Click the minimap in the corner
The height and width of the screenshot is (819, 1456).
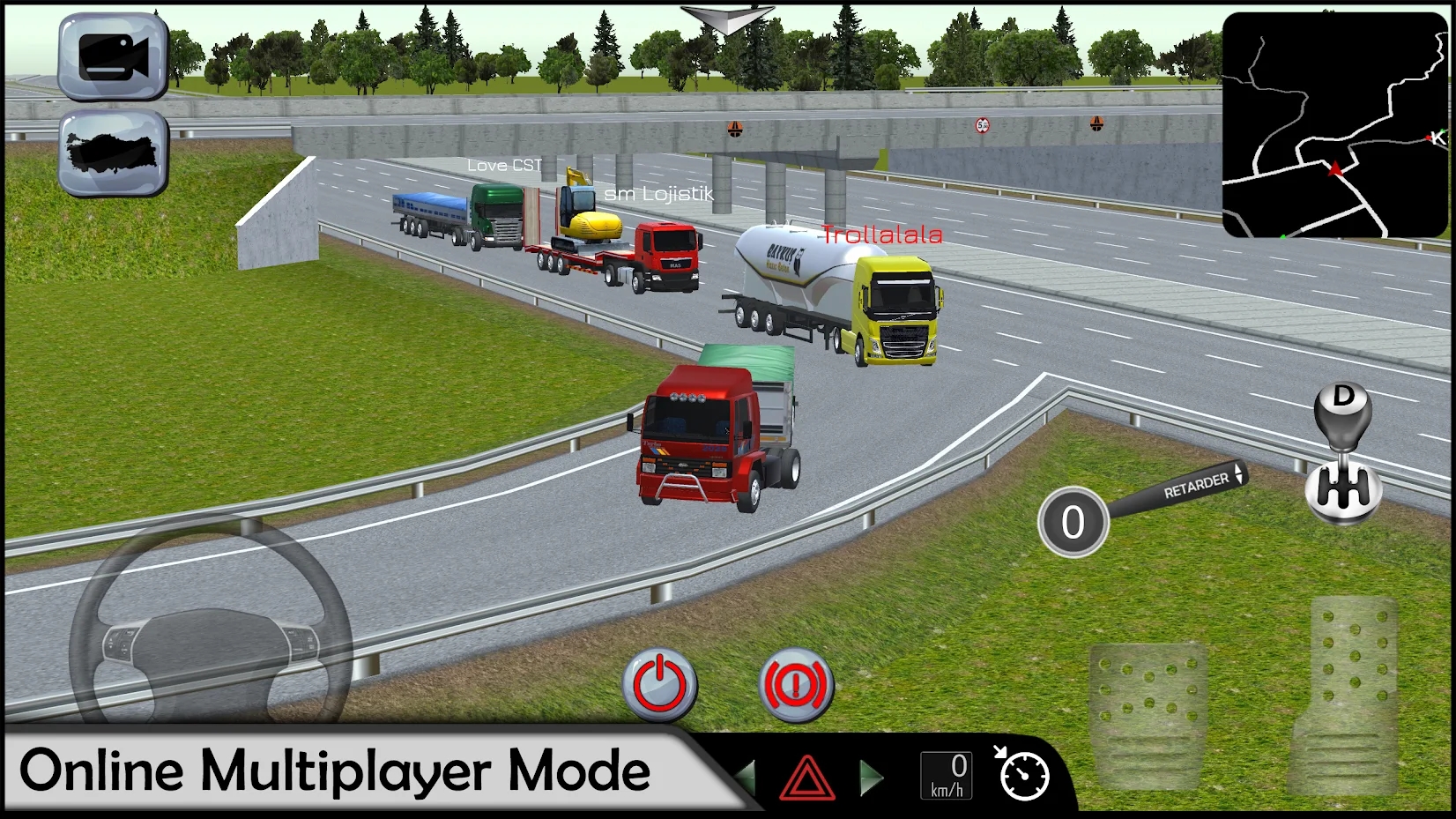click(1334, 125)
